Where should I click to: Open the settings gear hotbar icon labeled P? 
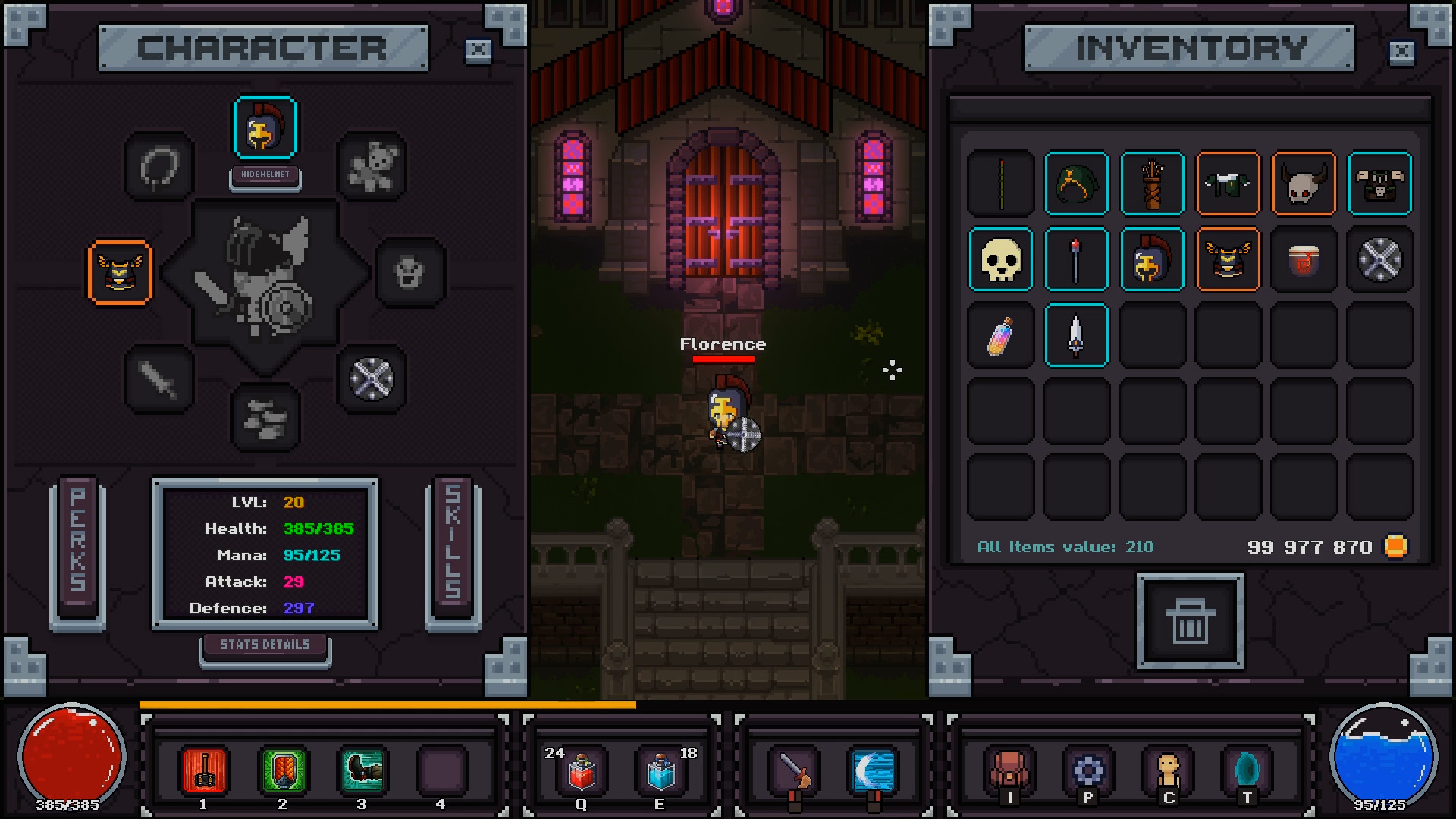(x=1087, y=770)
